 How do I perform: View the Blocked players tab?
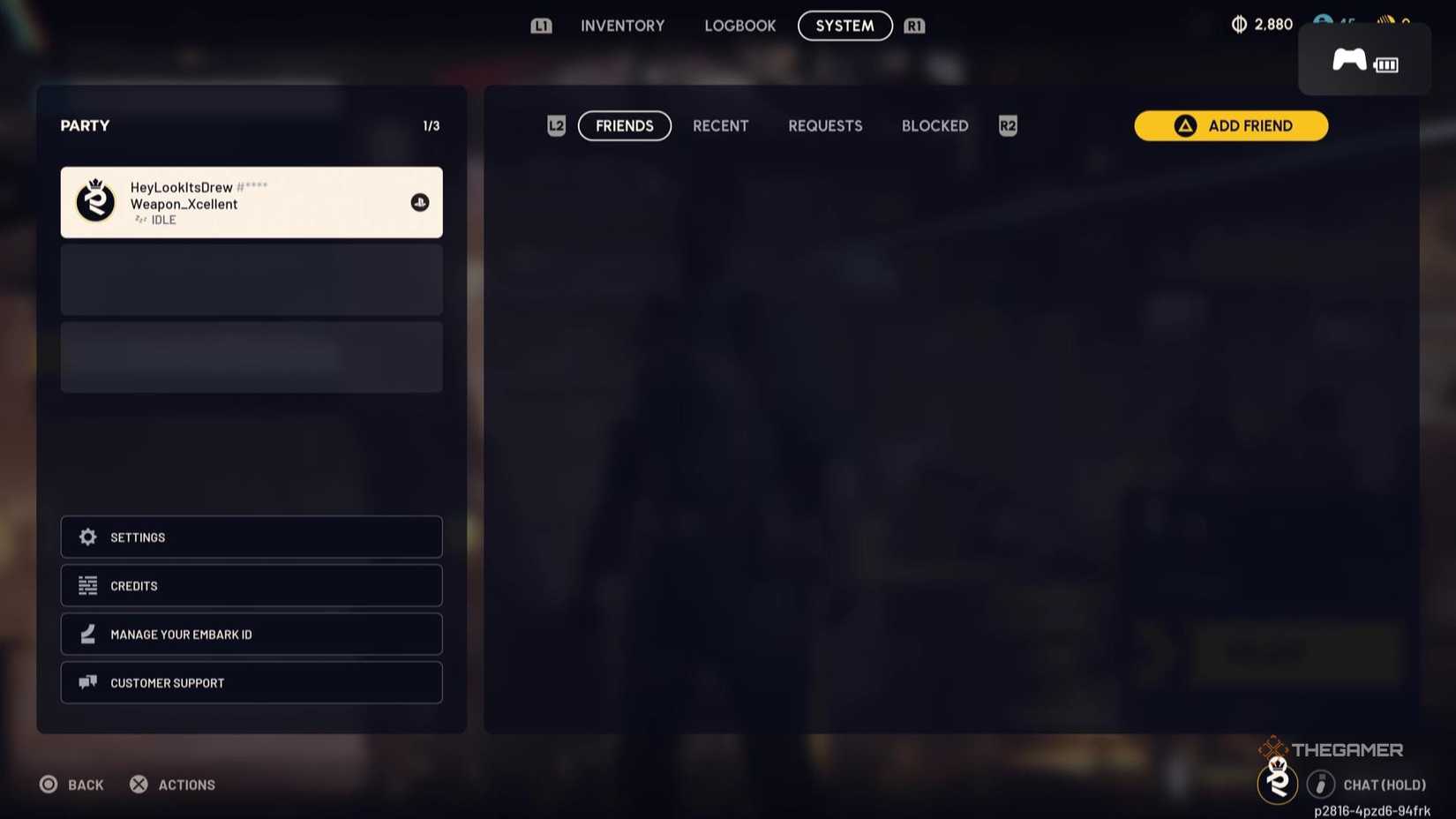point(934,125)
